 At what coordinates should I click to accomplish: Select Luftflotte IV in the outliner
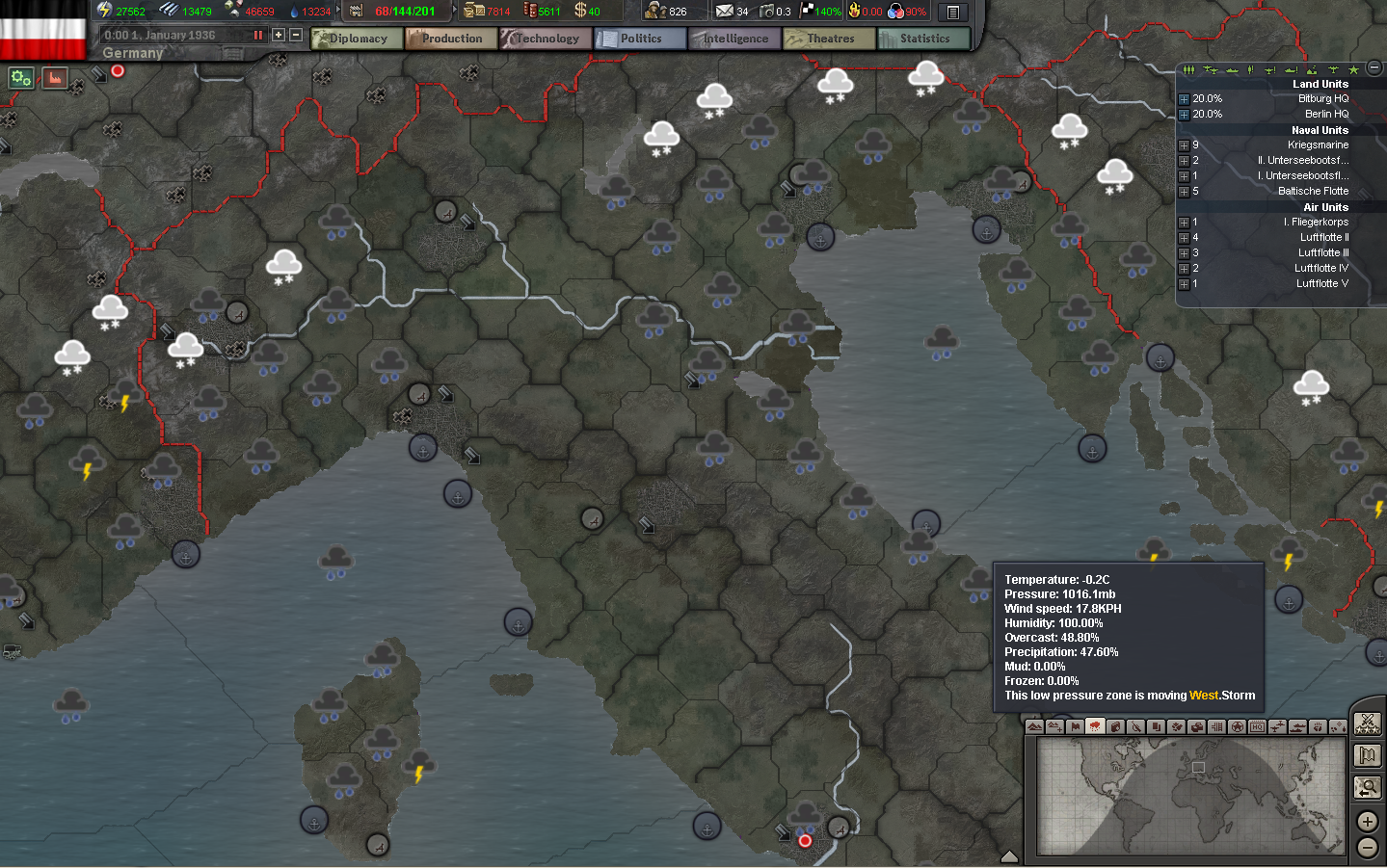(1320, 268)
